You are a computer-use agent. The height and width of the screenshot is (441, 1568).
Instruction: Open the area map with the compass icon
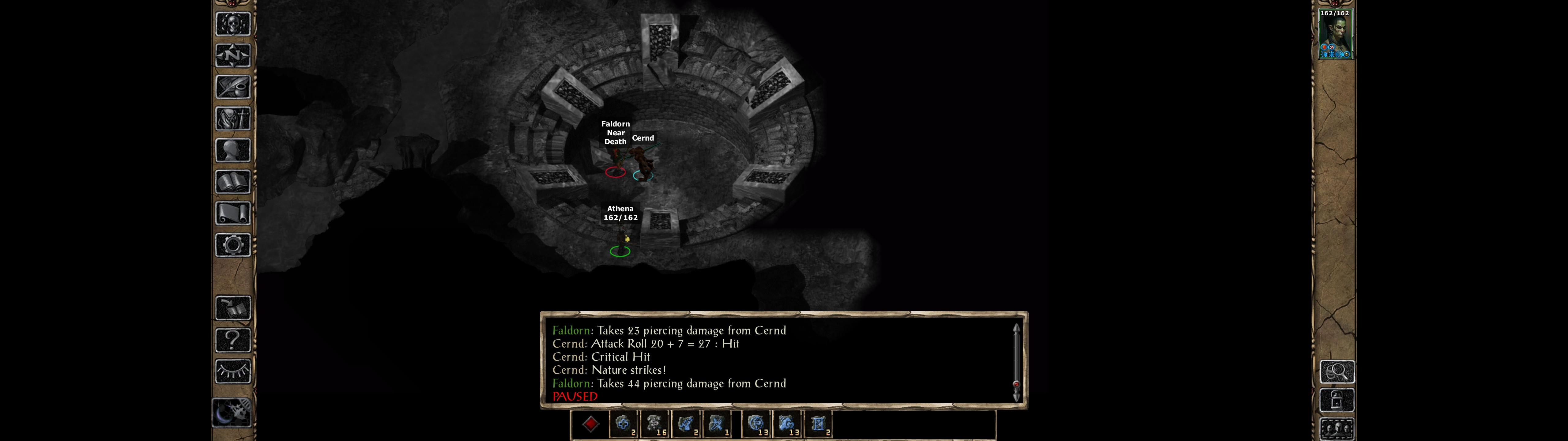tap(232, 55)
